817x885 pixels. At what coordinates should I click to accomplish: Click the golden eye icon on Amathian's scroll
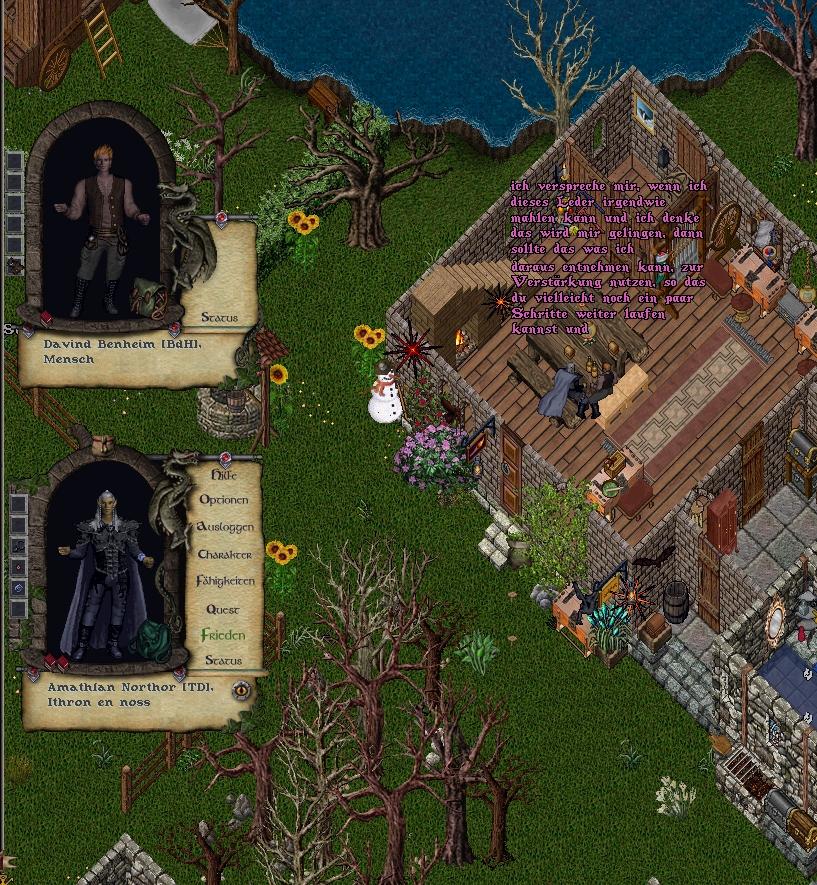(241, 689)
